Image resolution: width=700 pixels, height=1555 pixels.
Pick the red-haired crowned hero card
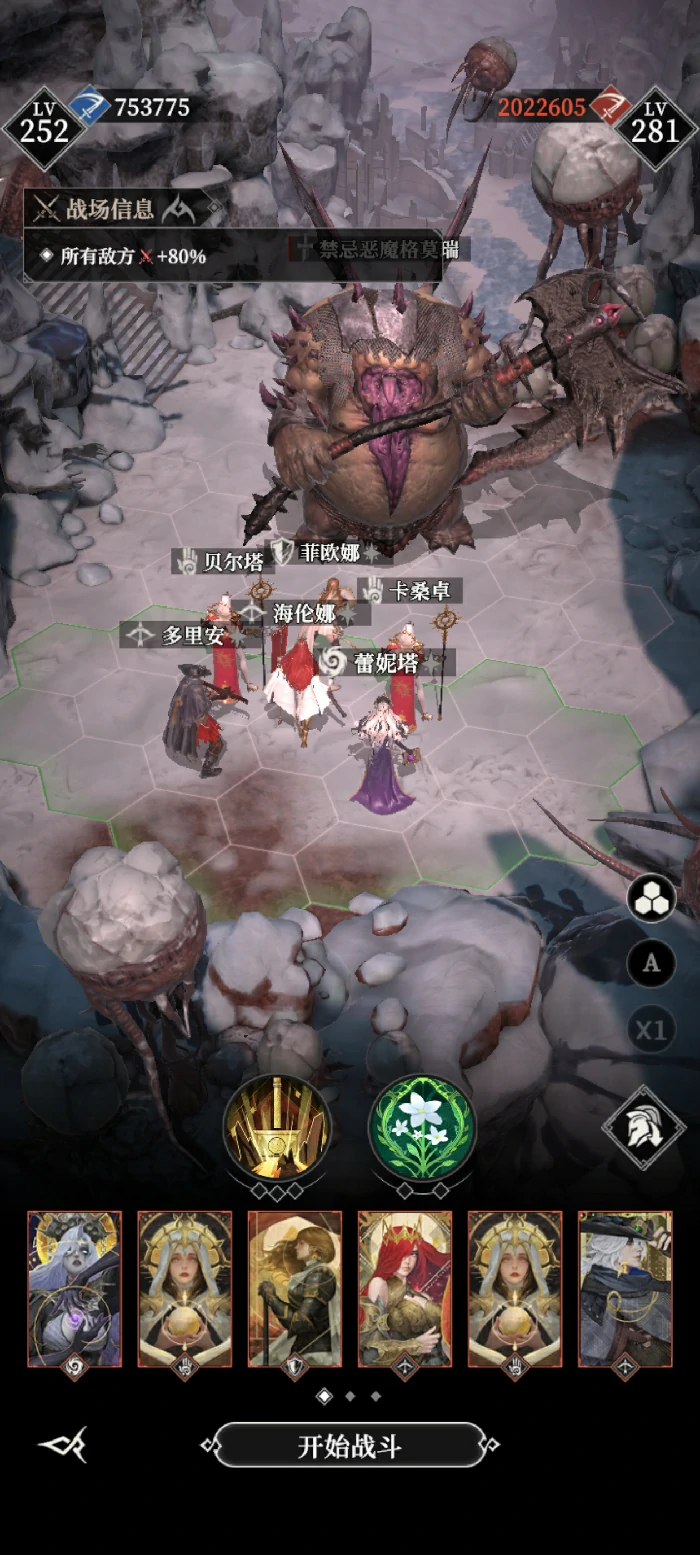[405, 1288]
